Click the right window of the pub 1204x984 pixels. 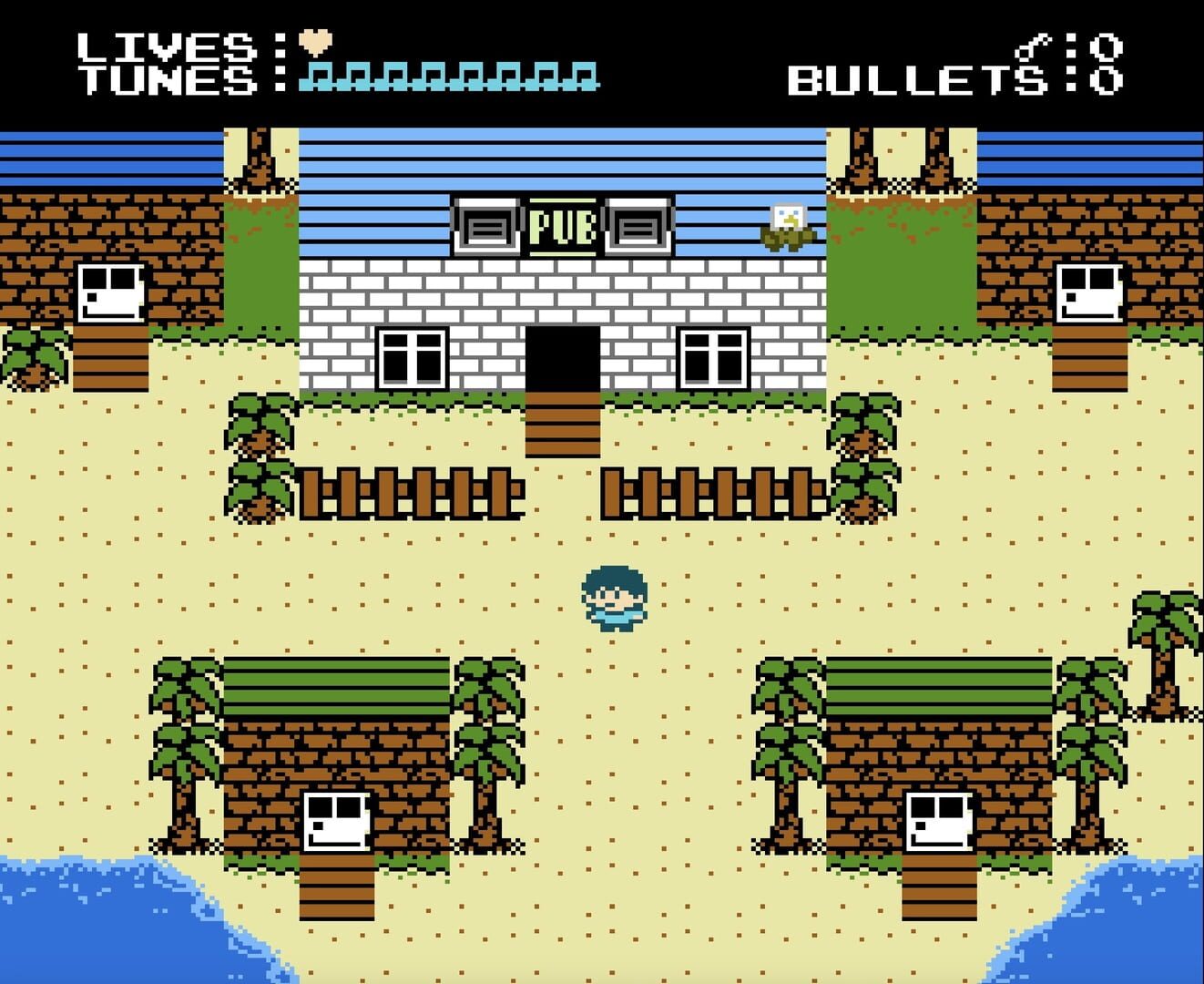coord(715,355)
